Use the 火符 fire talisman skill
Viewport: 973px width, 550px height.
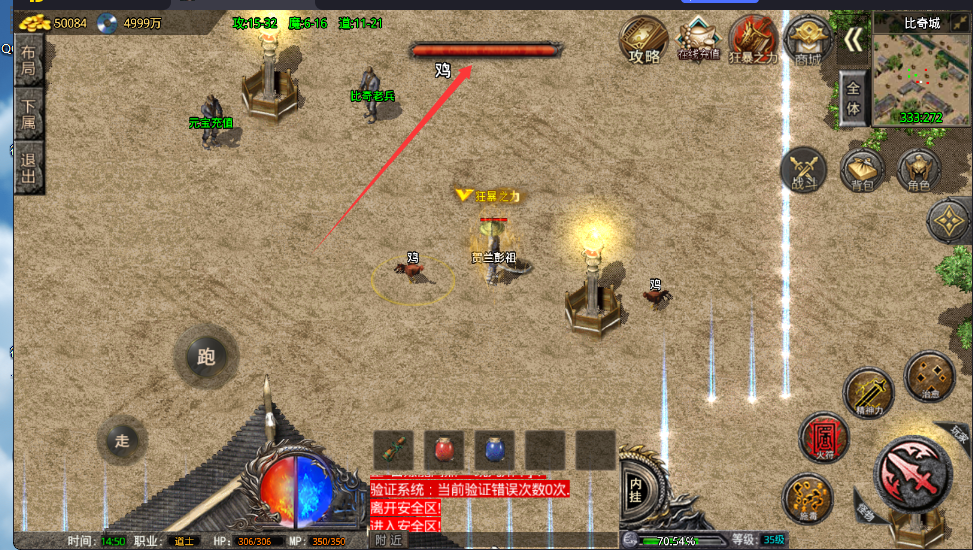(823, 436)
